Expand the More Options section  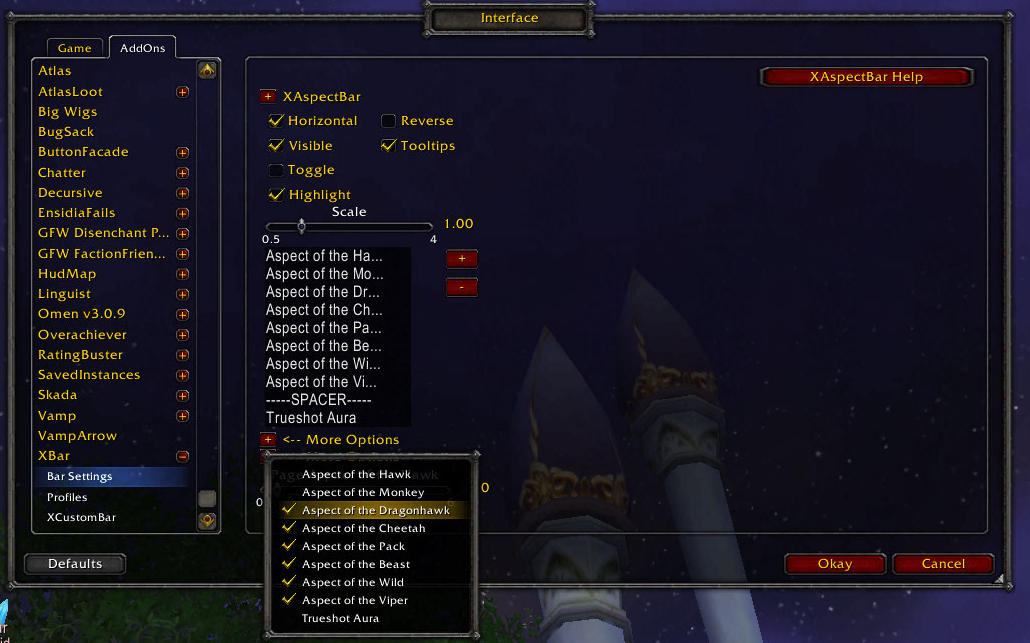pos(268,440)
